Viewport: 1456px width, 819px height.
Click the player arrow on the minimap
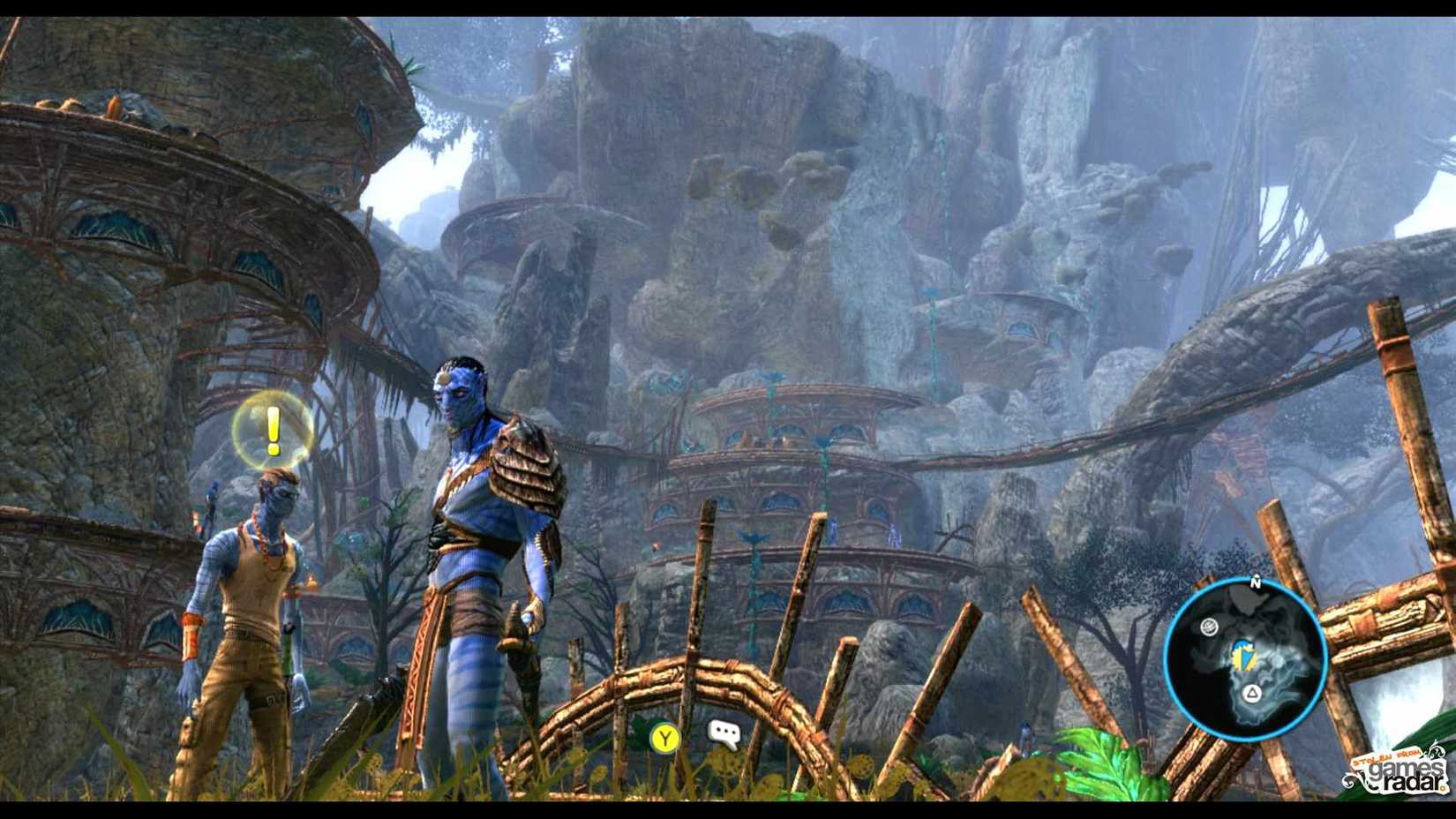(1242, 654)
